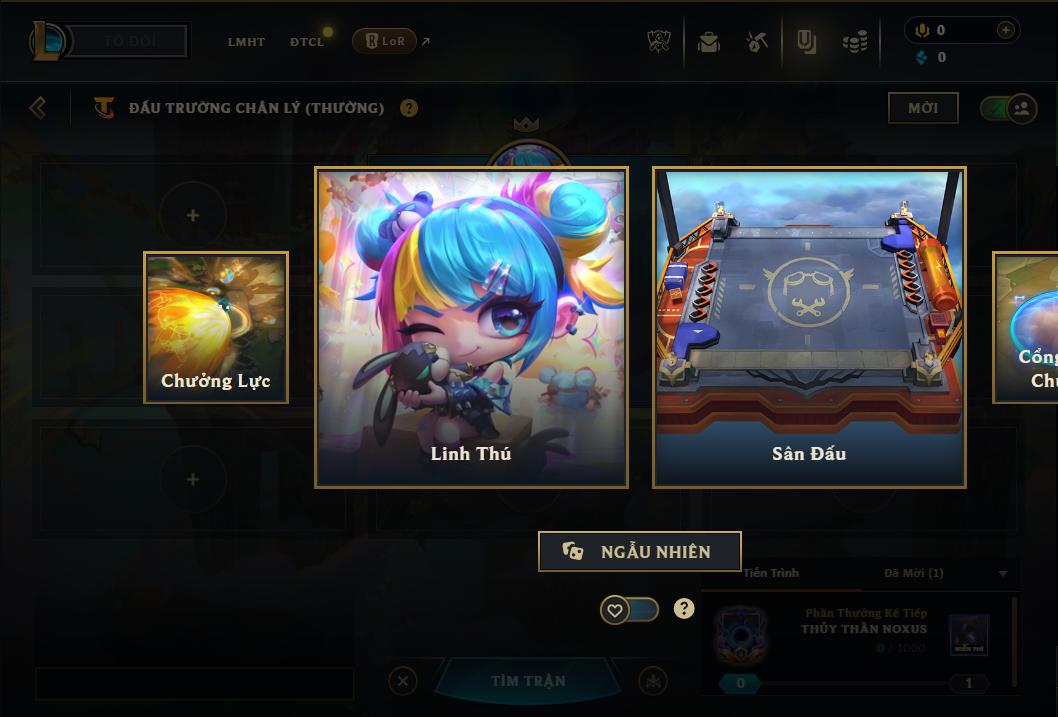This screenshot has height=717, width=1058.
Task: Open the store coins icon
Action: (x=854, y=42)
